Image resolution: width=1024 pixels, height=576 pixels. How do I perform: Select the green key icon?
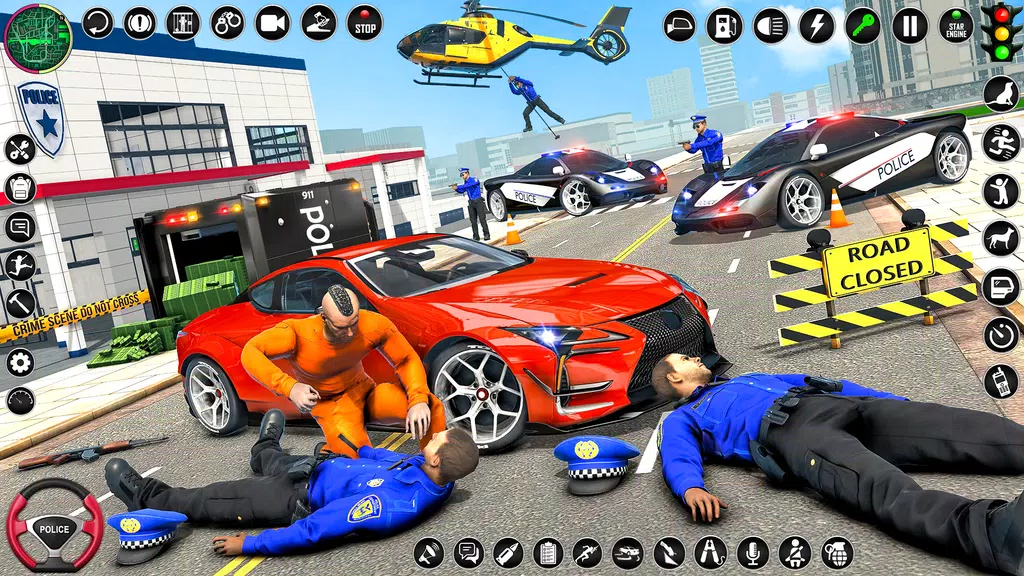point(862,25)
